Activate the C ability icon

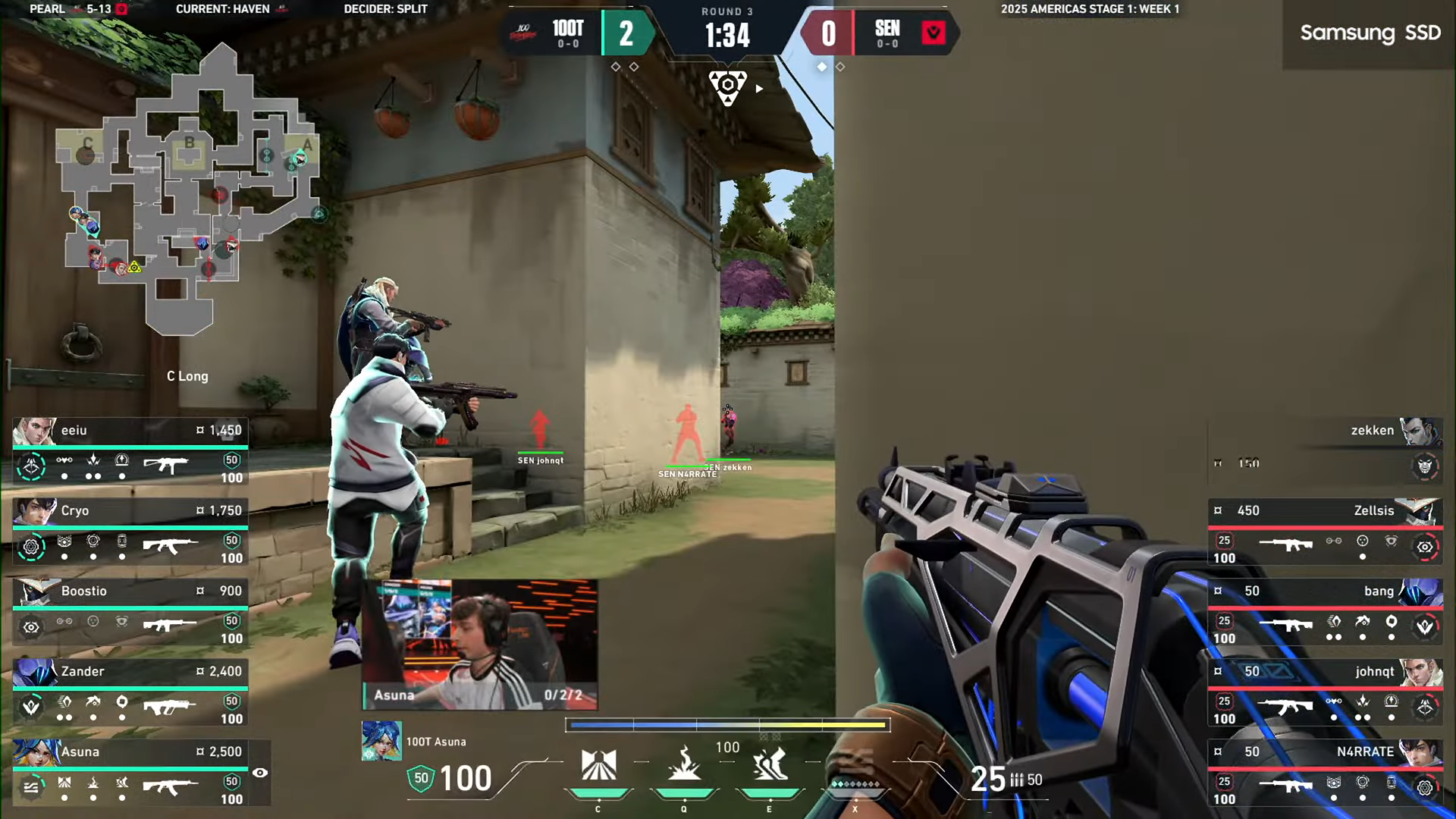598,766
